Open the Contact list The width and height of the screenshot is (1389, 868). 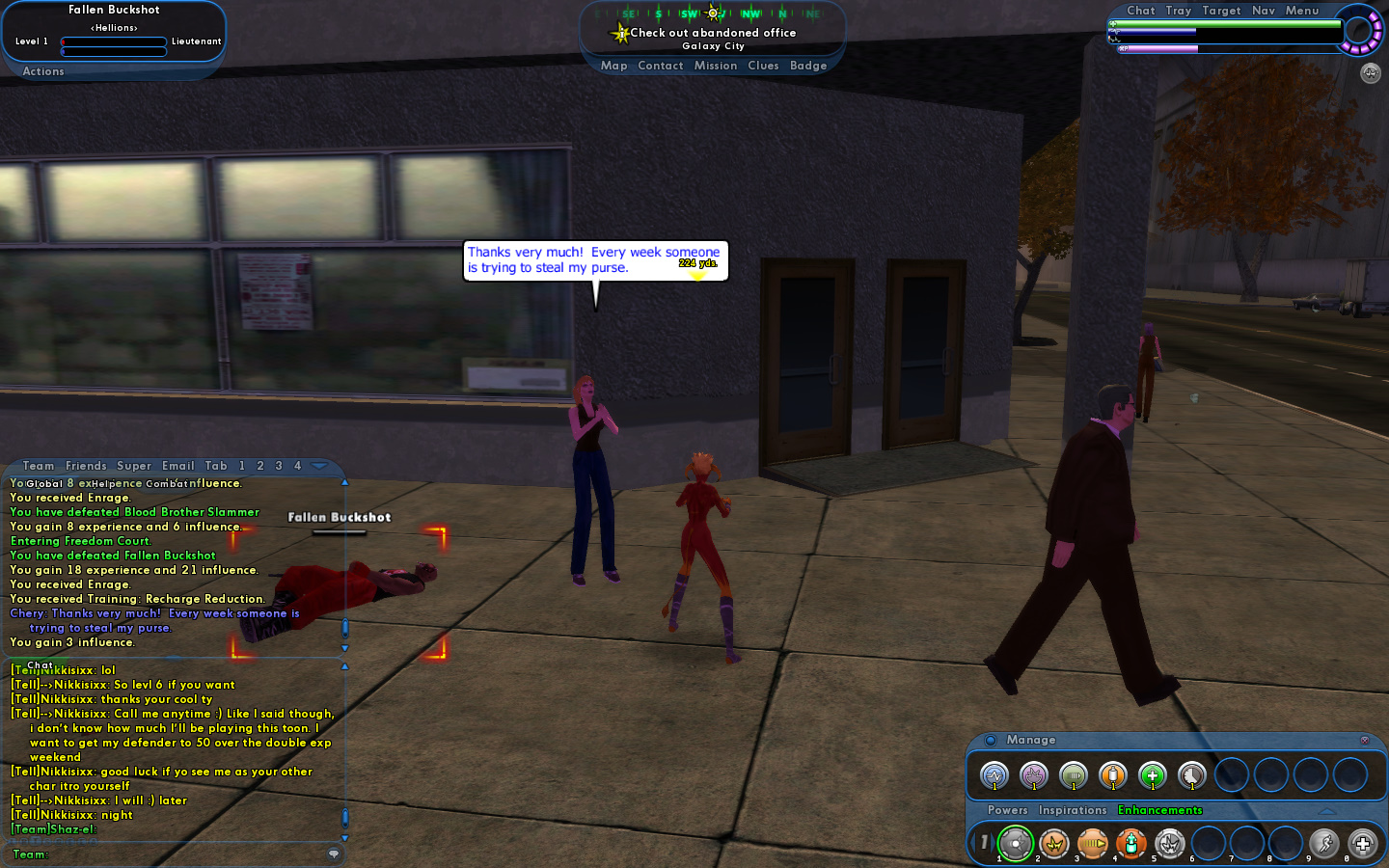pos(660,66)
